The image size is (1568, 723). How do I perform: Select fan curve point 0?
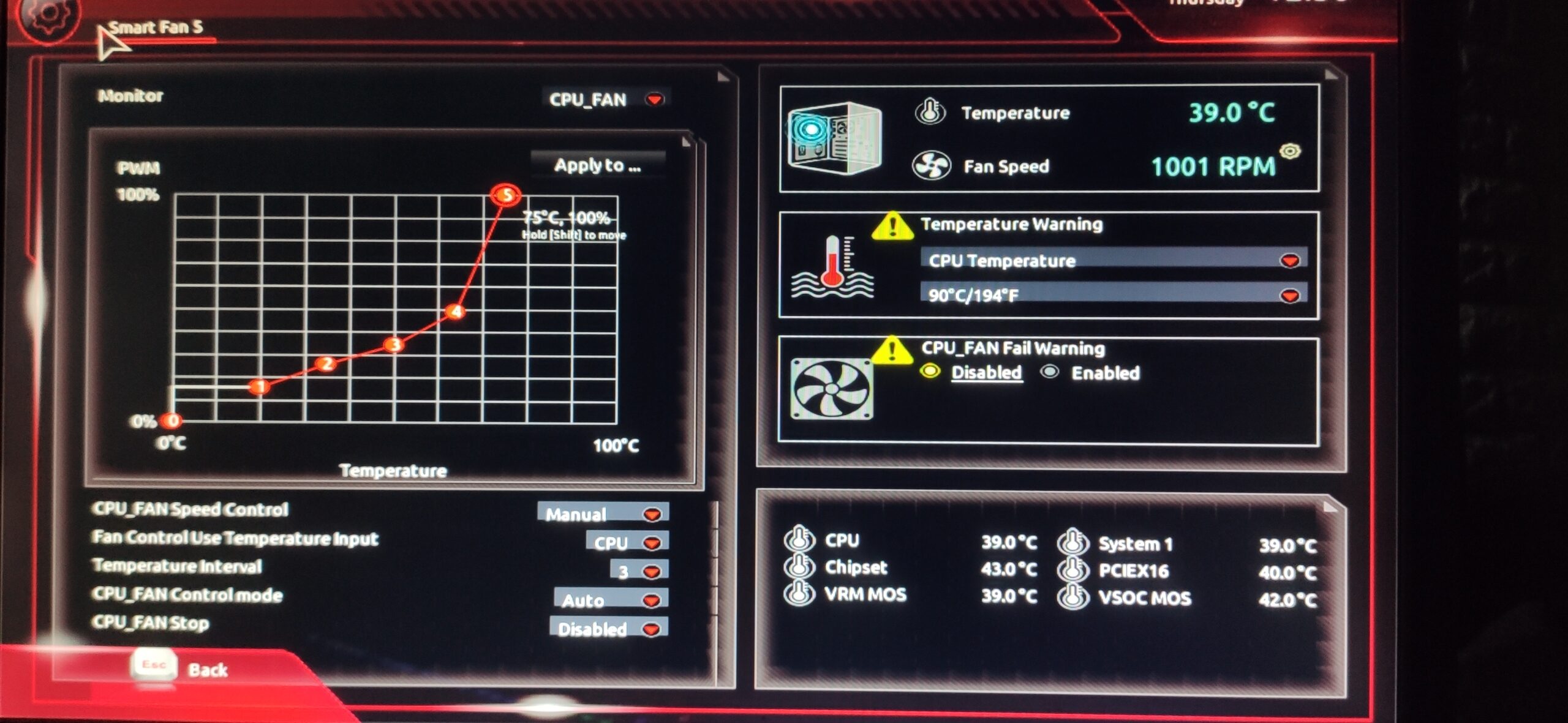173,421
